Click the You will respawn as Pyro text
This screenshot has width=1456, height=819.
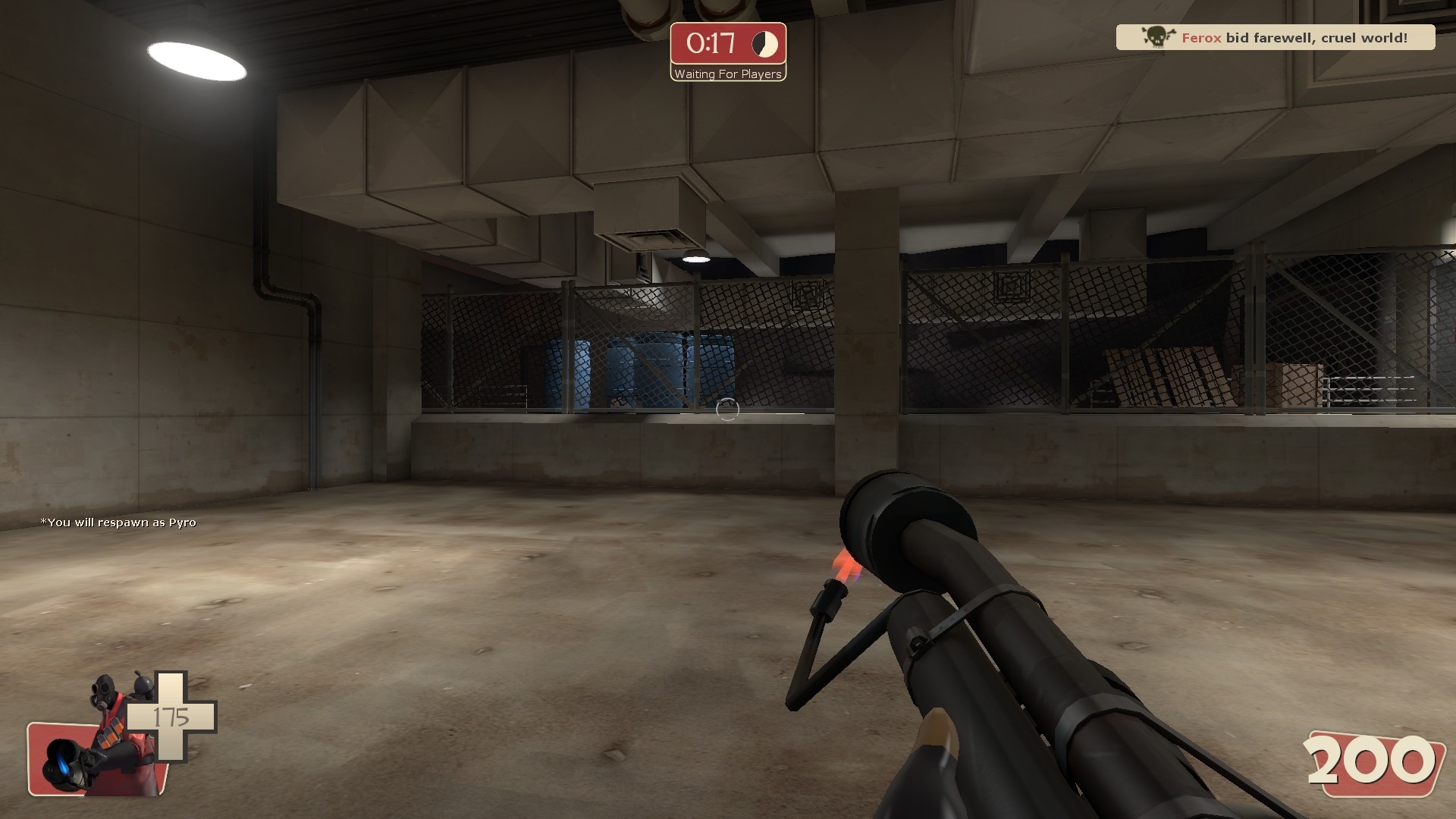click(118, 522)
